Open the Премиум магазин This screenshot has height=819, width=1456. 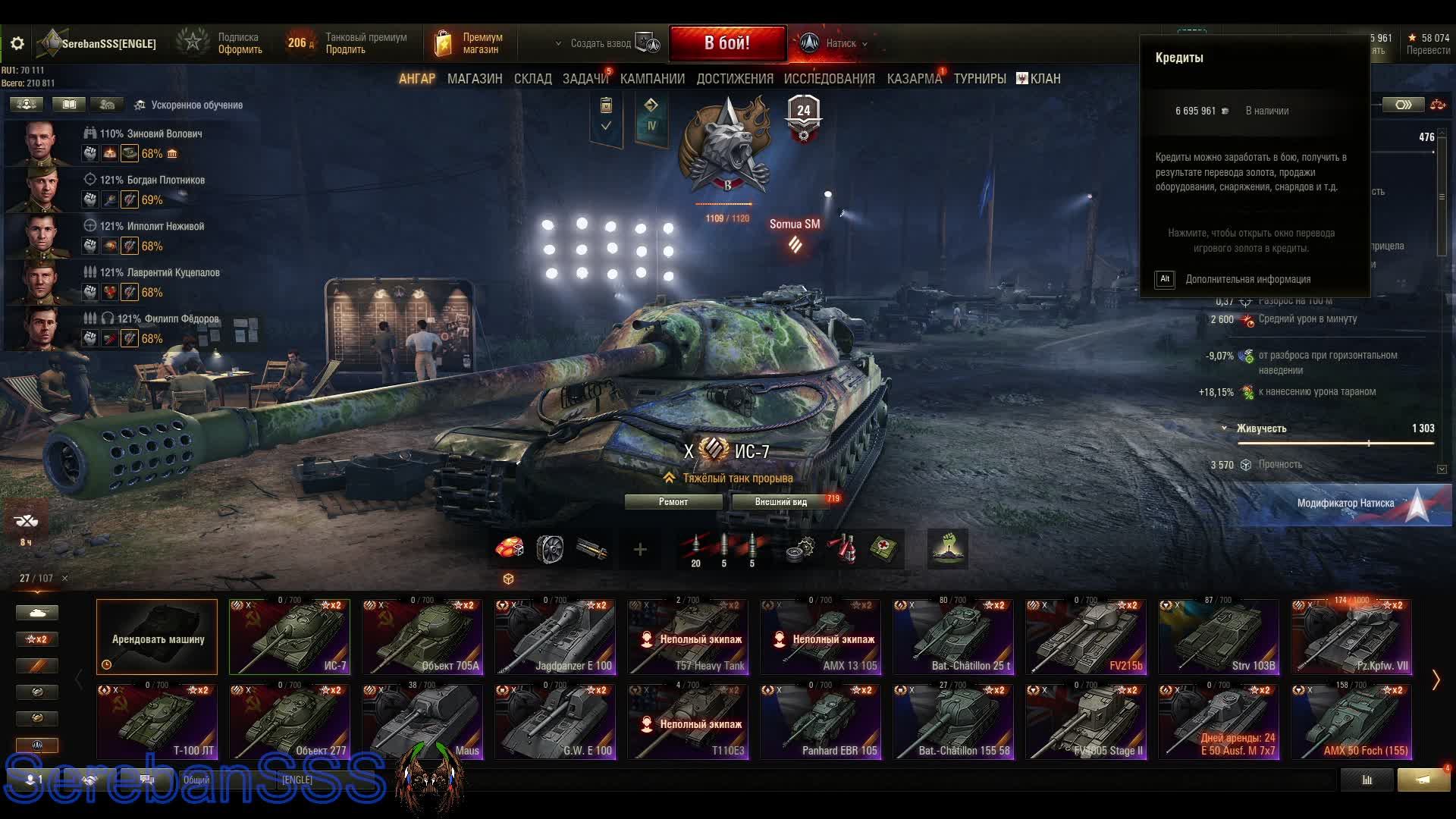(470, 43)
